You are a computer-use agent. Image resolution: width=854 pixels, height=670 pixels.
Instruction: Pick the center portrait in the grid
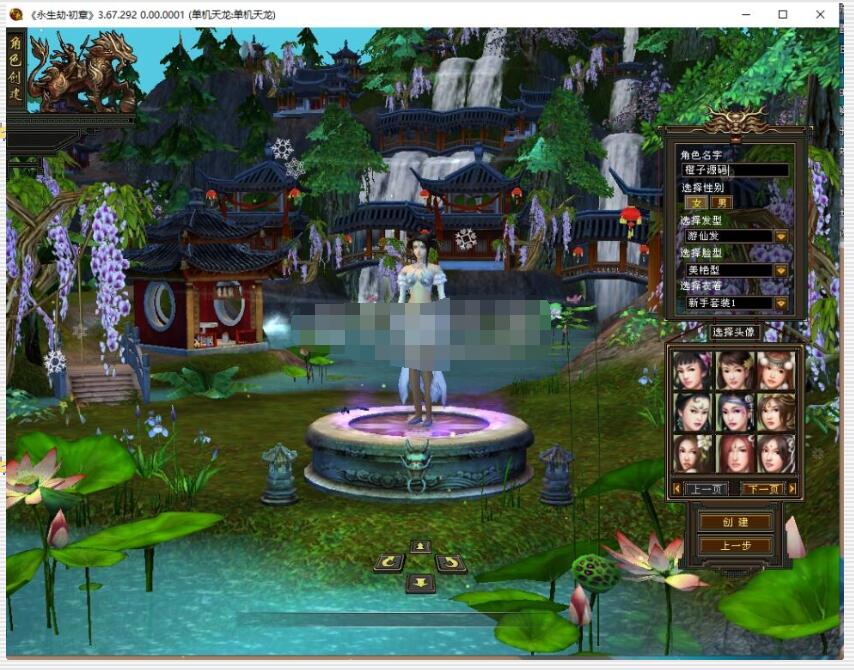pos(735,411)
